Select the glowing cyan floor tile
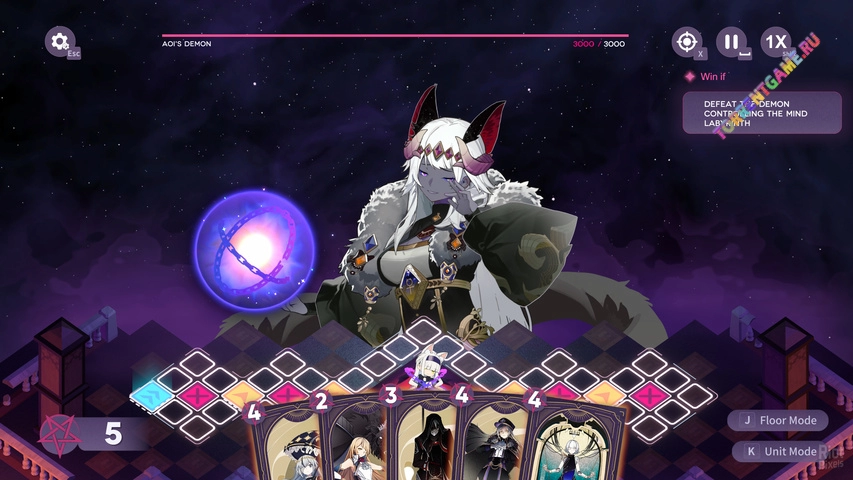 pyautogui.click(x=151, y=392)
